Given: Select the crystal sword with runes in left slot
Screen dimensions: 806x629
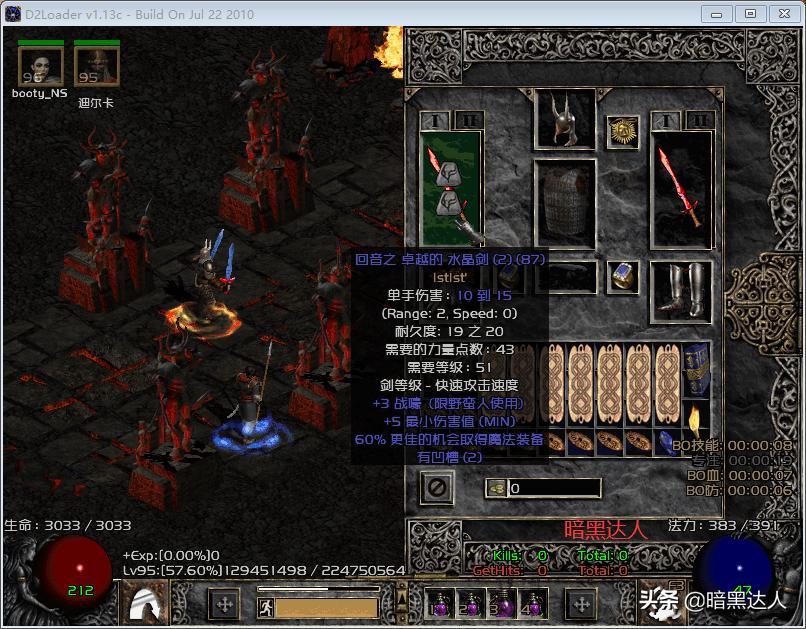Looking at the screenshot, I should tap(450, 187).
